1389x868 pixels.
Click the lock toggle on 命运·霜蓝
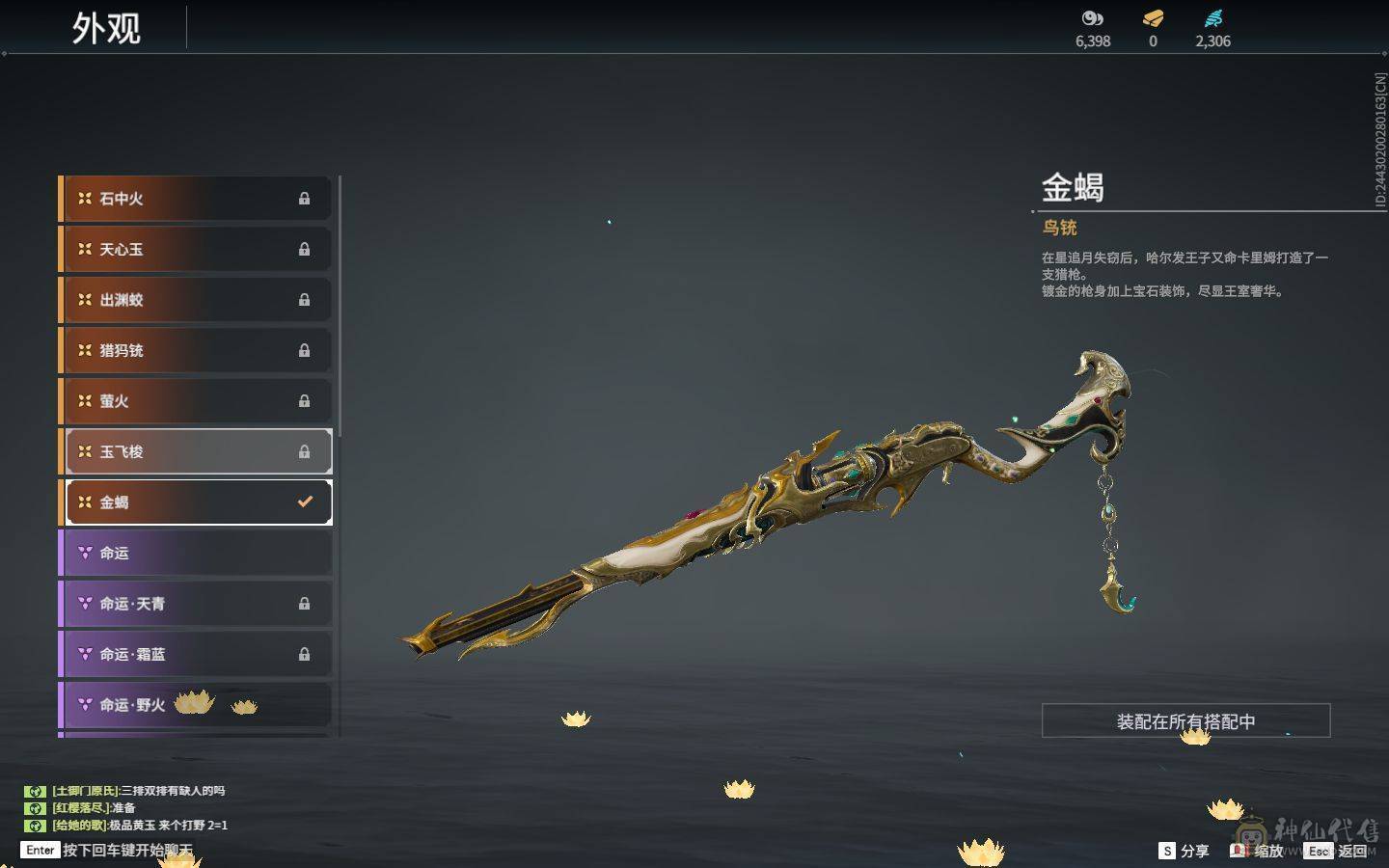point(305,654)
